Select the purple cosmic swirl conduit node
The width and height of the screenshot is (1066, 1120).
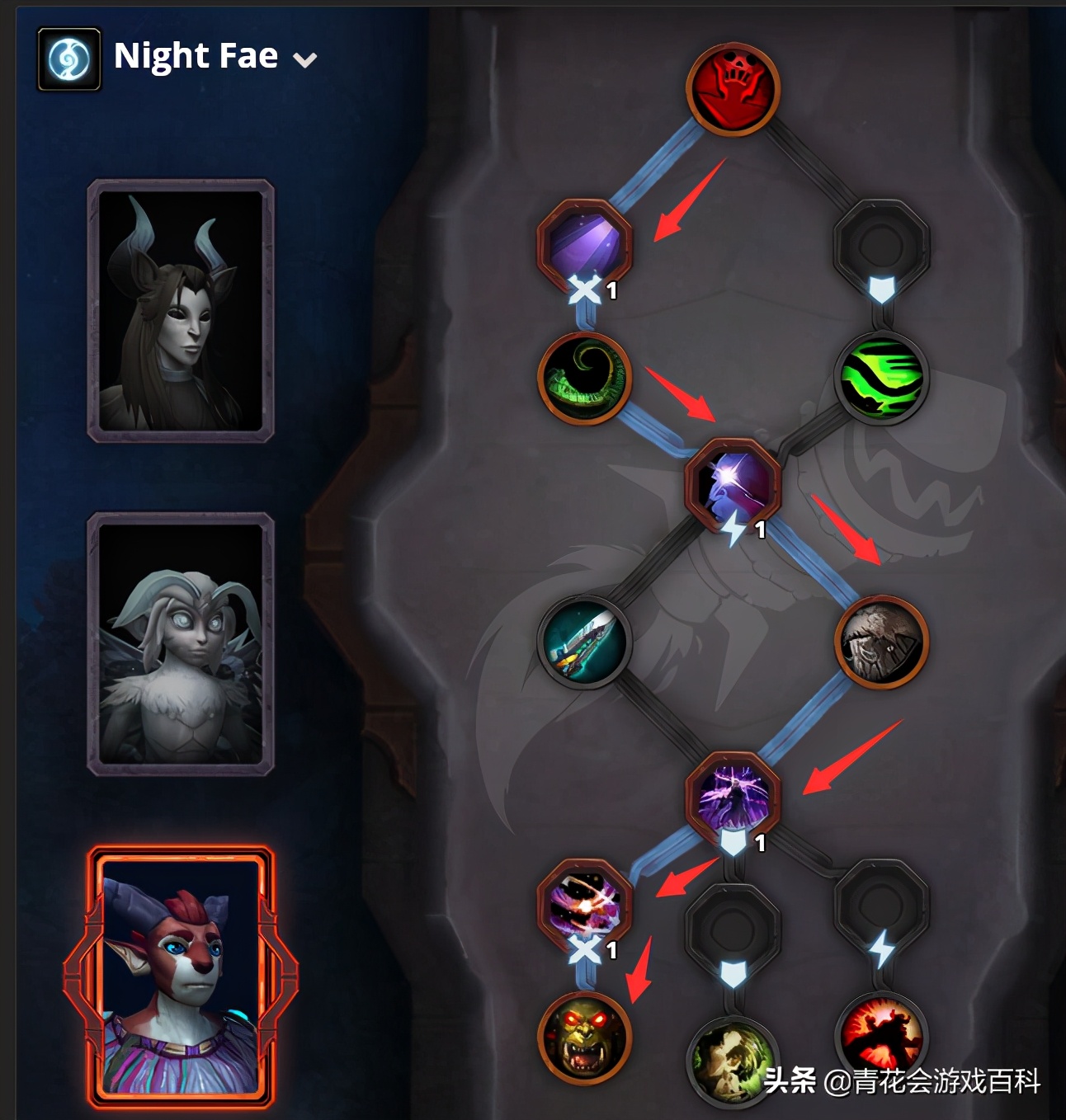584,903
